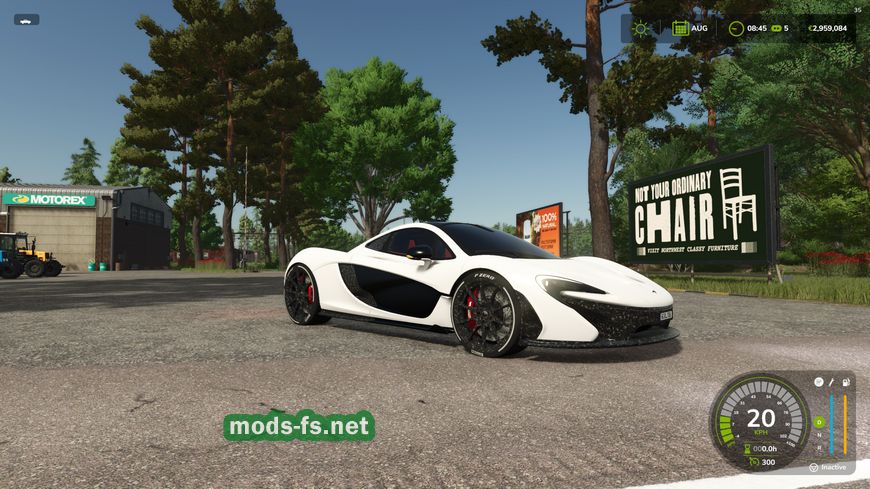The height and width of the screenshot is (489, 870).
Task: Click the clock icon beside 08:45
Action: coord(736,28)
